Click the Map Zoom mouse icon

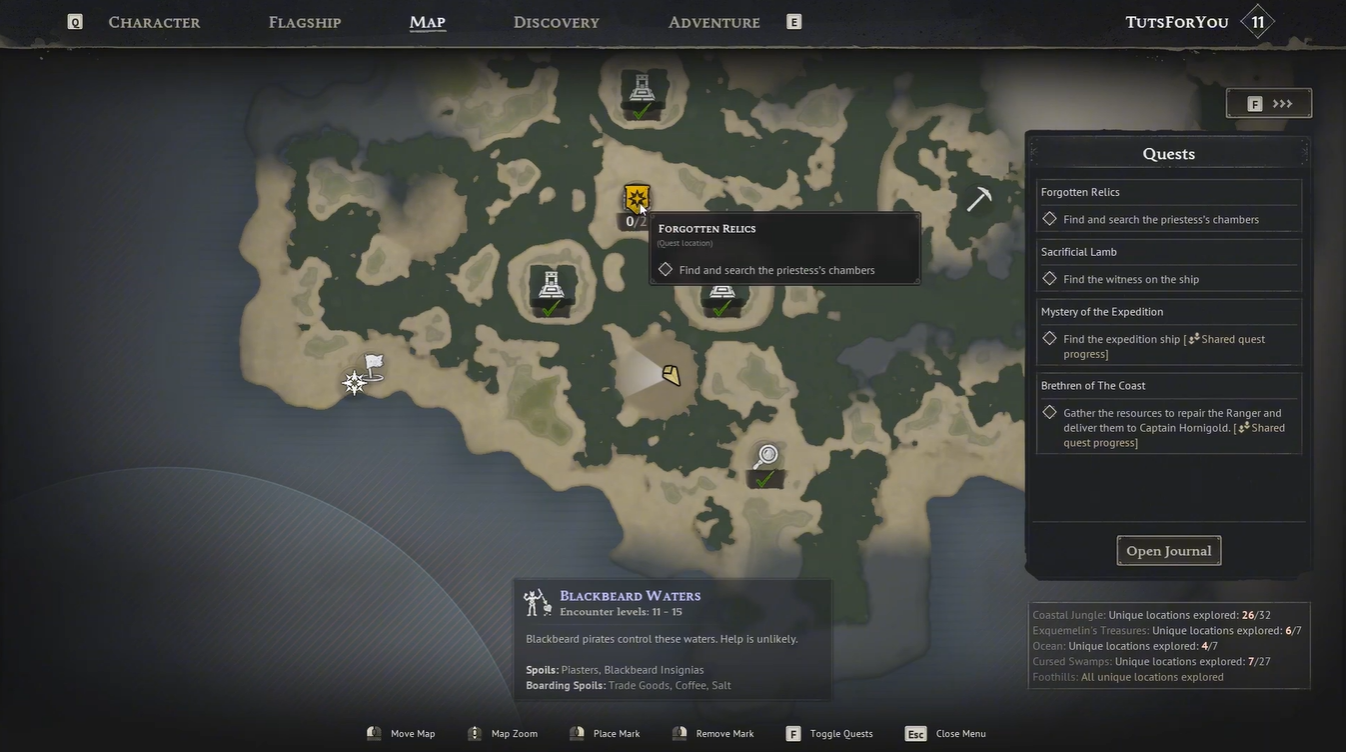[474, 733]
